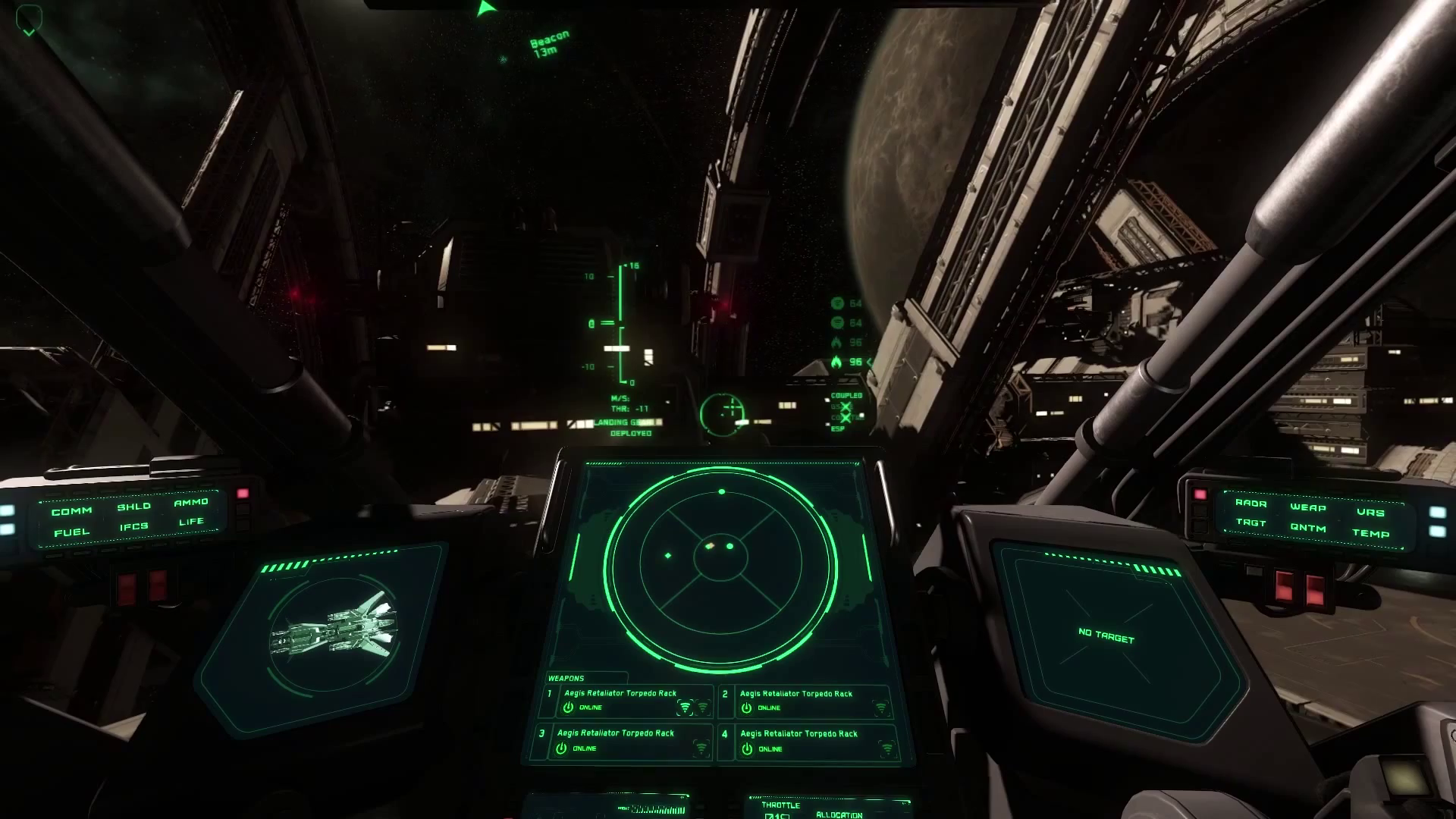Select the flame fuel icon on the HUD
Image resolution: width=1456 pixels, height=819 pixels.
click(836, 362)
